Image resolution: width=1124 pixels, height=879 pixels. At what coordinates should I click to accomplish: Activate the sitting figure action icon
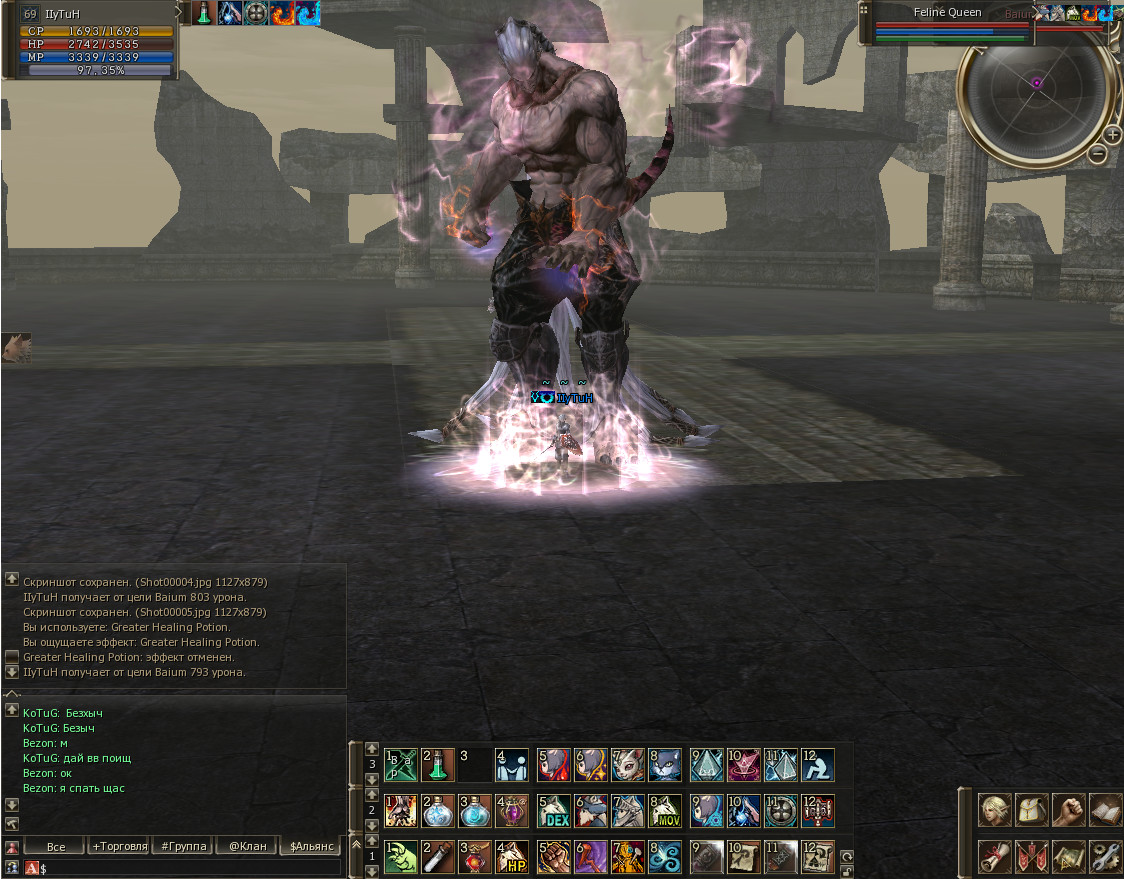click(x=817, y=765)
